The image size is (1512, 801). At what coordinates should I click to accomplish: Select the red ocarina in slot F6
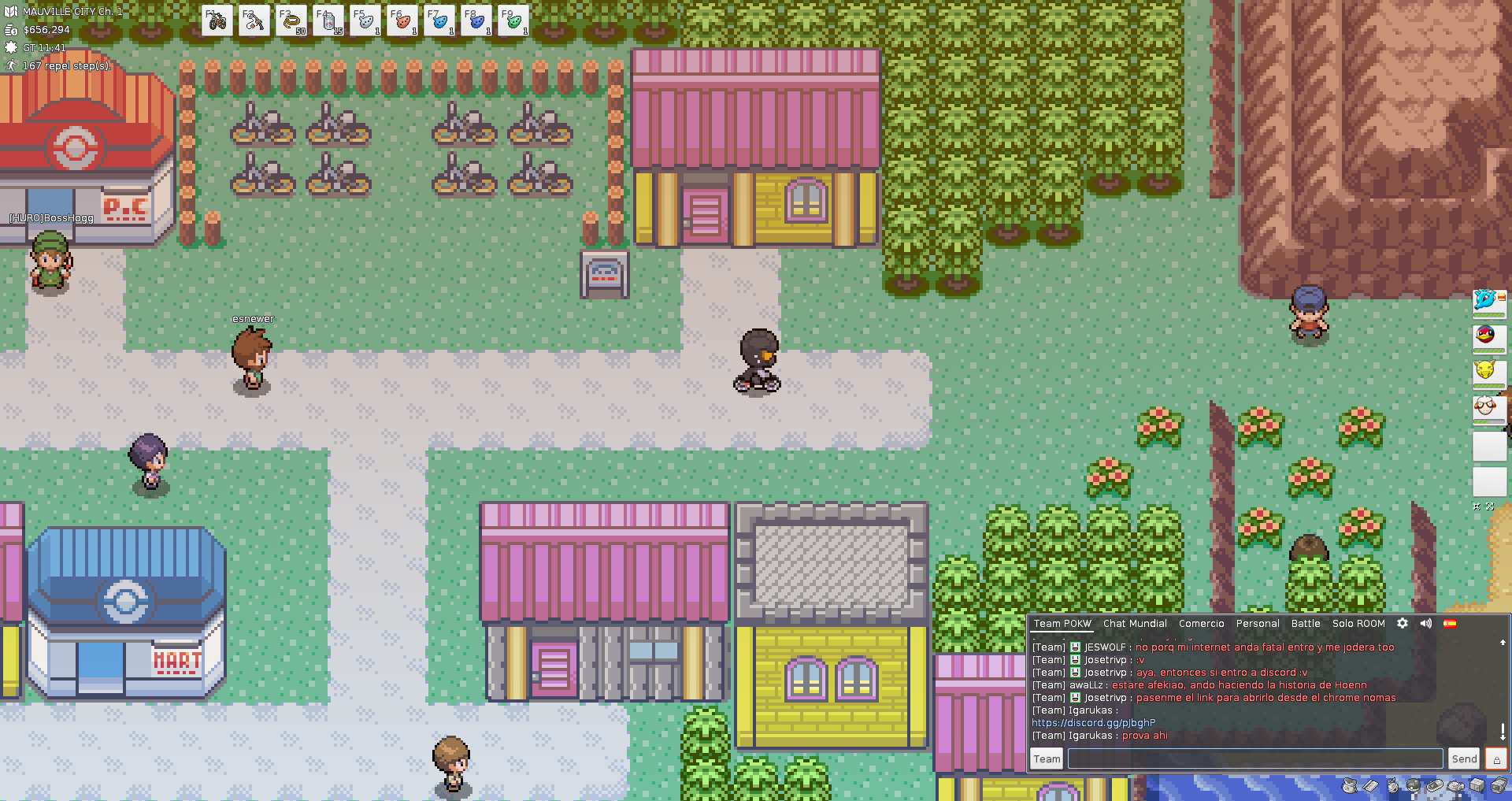[402, 21]
